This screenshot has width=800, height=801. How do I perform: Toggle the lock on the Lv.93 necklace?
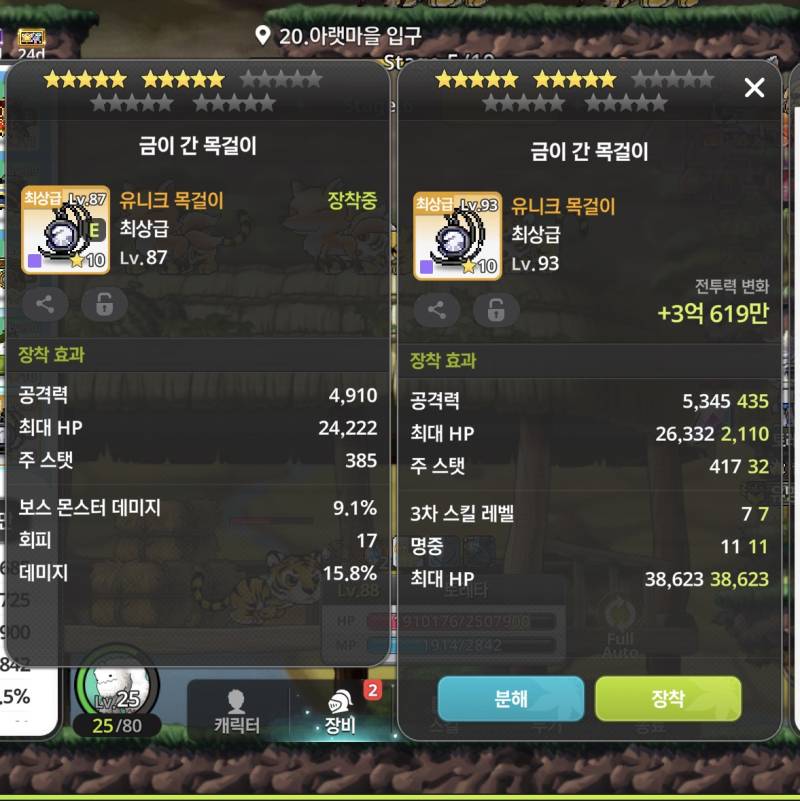point(496,310)
